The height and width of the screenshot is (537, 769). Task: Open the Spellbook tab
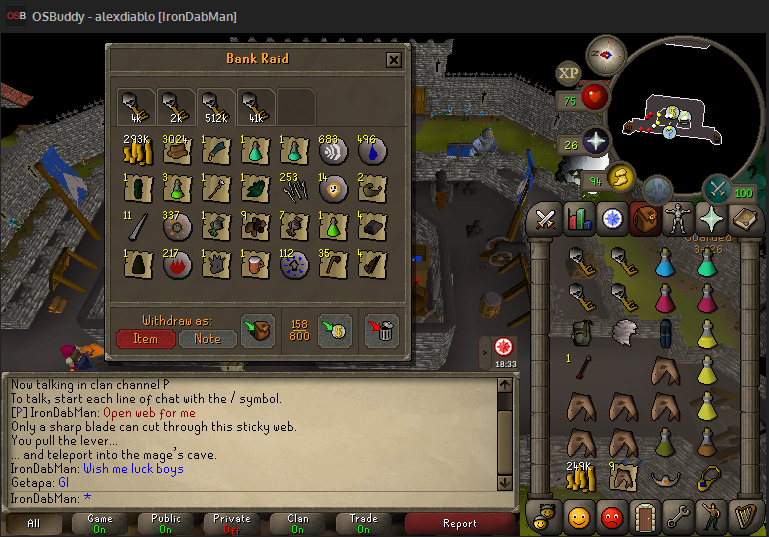745,218
